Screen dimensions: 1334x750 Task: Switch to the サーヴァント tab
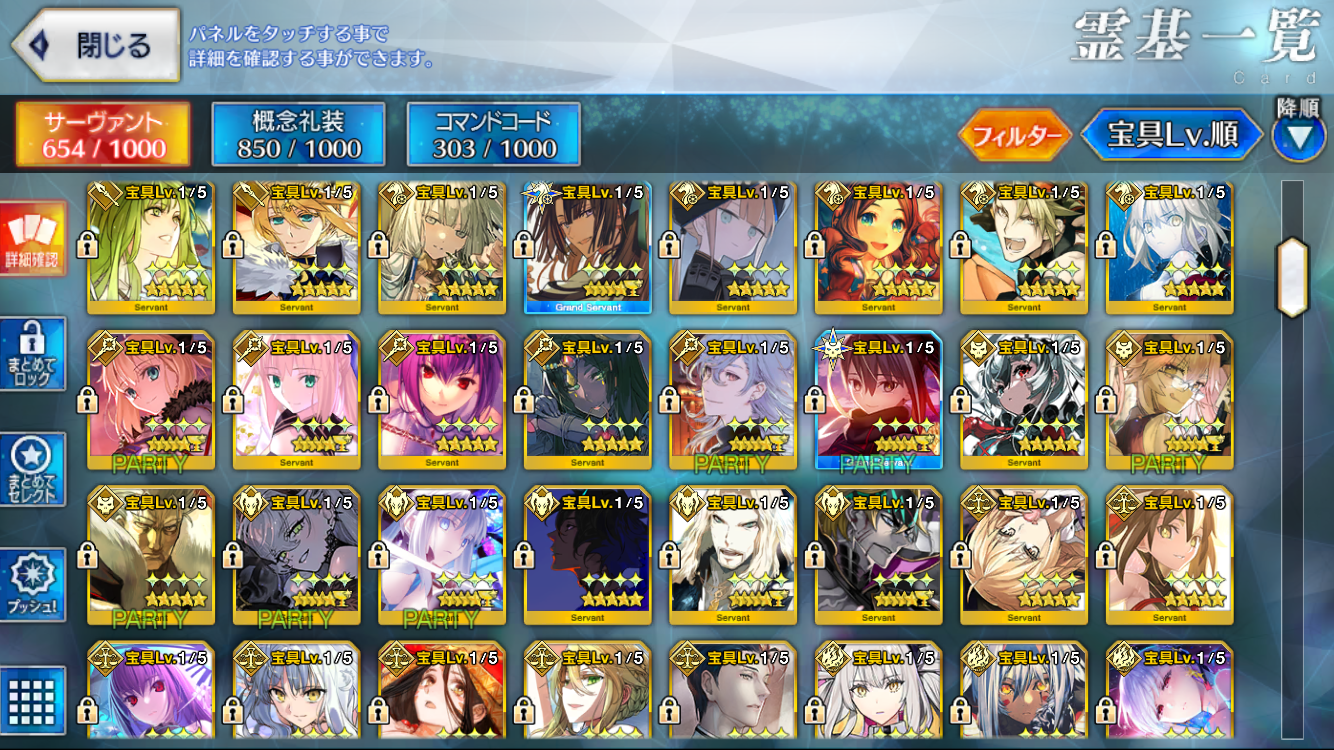(x=103, y=135)
